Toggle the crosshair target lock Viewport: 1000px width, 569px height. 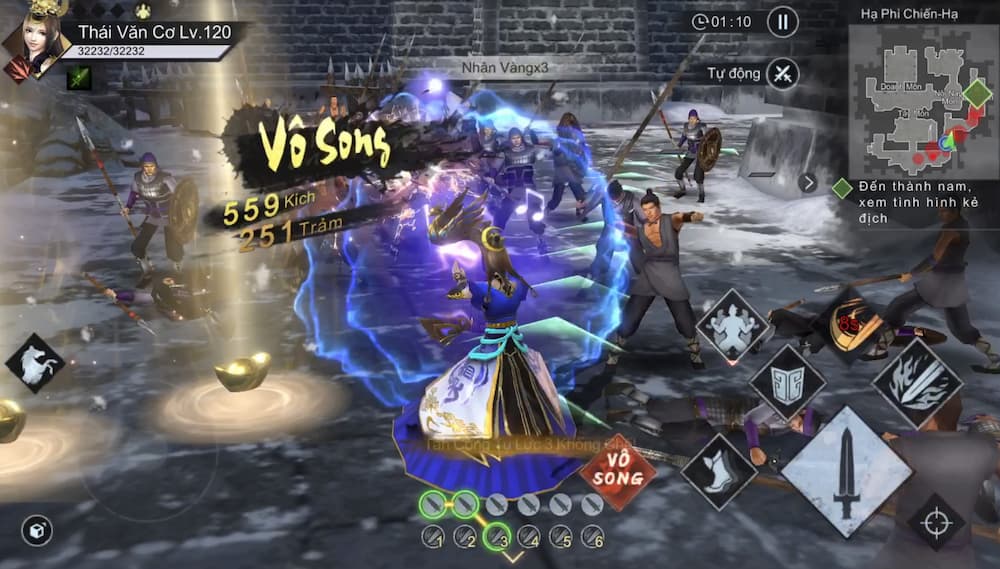pyautogui.click(x=936, y=522)
